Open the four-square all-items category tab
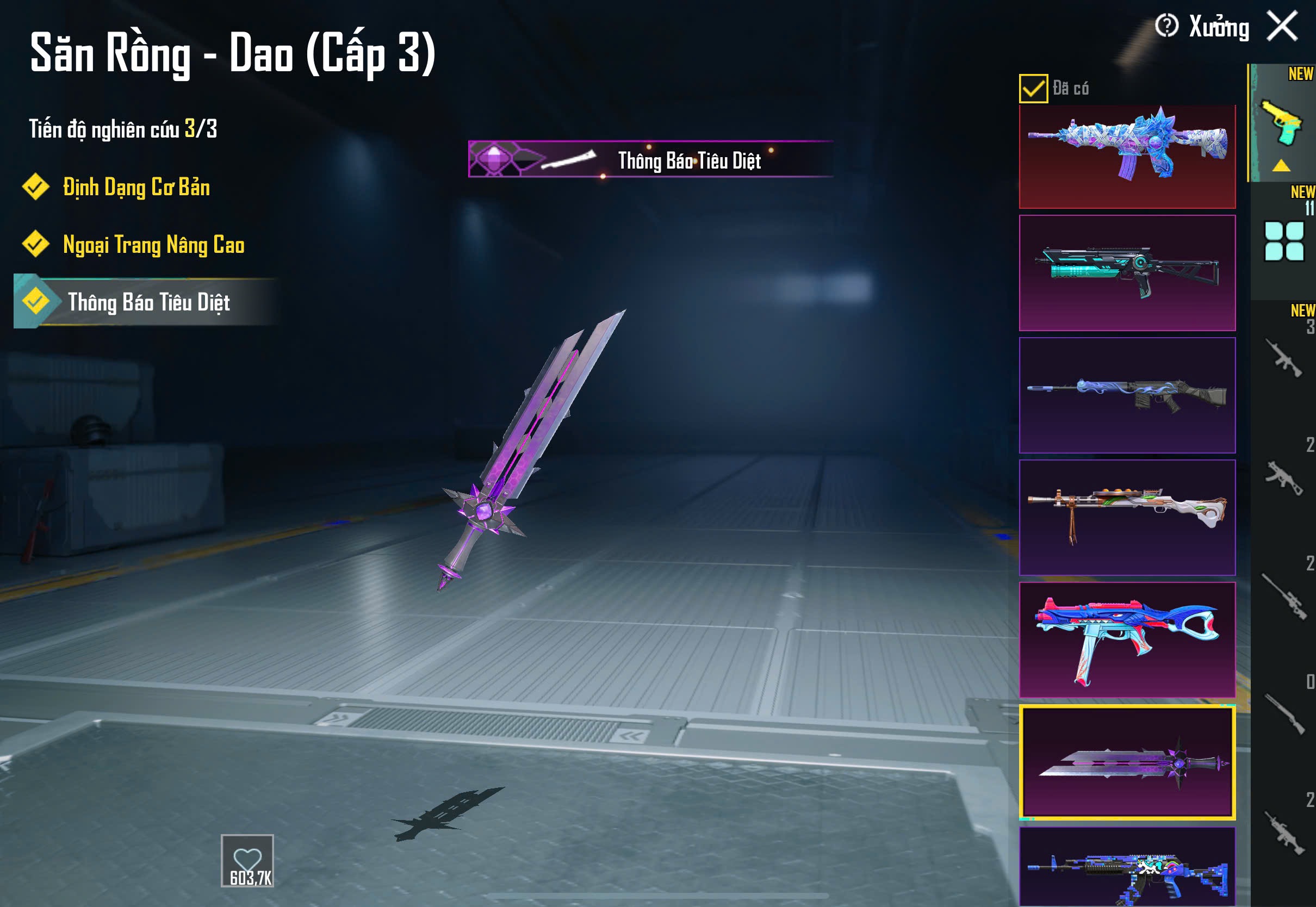The width and height of the screenshot is (1316, 907). point(1283,241)
